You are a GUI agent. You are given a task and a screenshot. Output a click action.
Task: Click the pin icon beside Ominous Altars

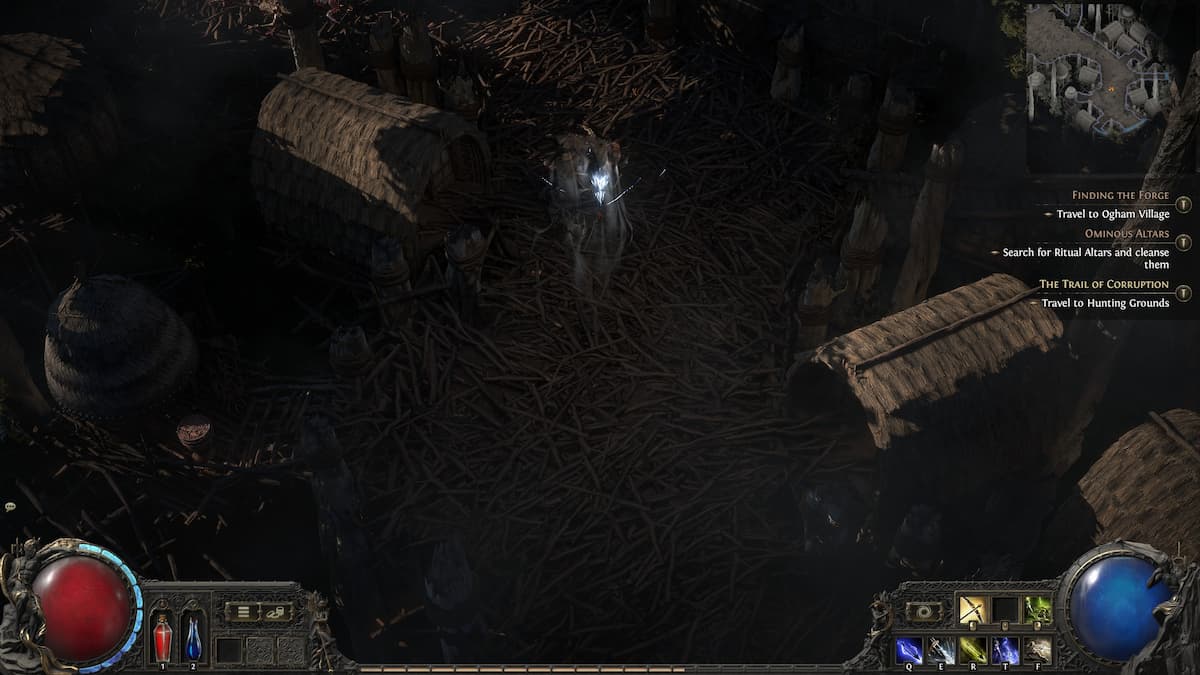click(1183, 243)
